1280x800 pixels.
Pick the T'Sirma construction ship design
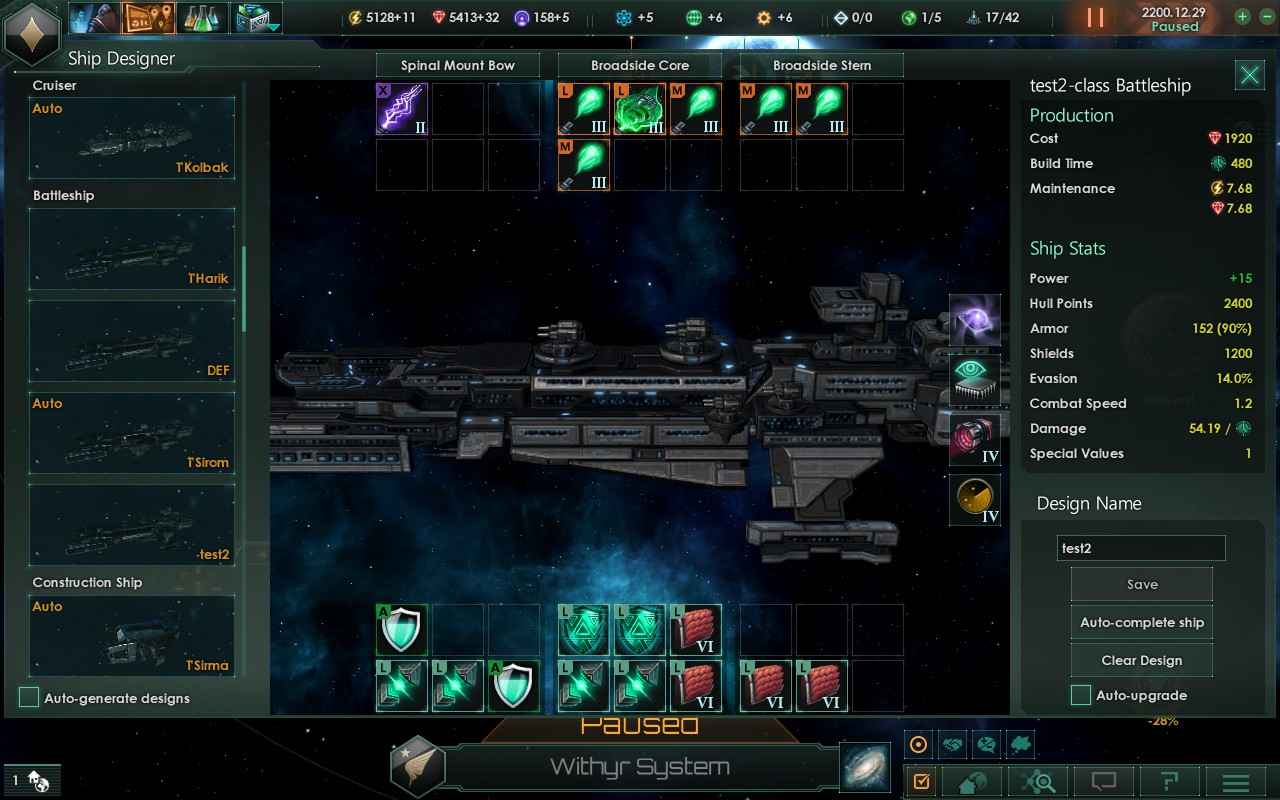pyautogui.click(x=132, y=636)
